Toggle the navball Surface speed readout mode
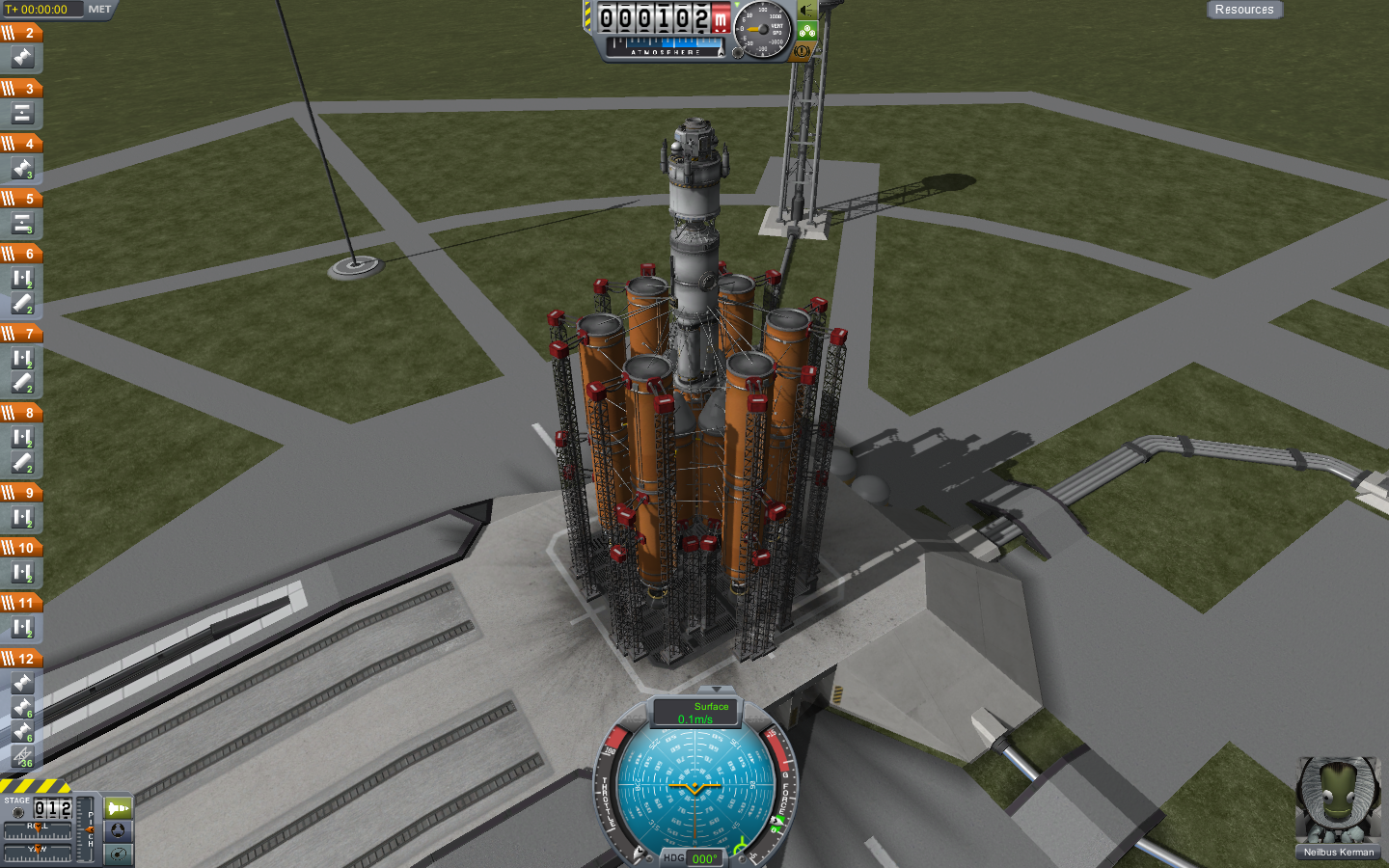The width and height of the screenshot is (1389, 868). click(696, 713)
